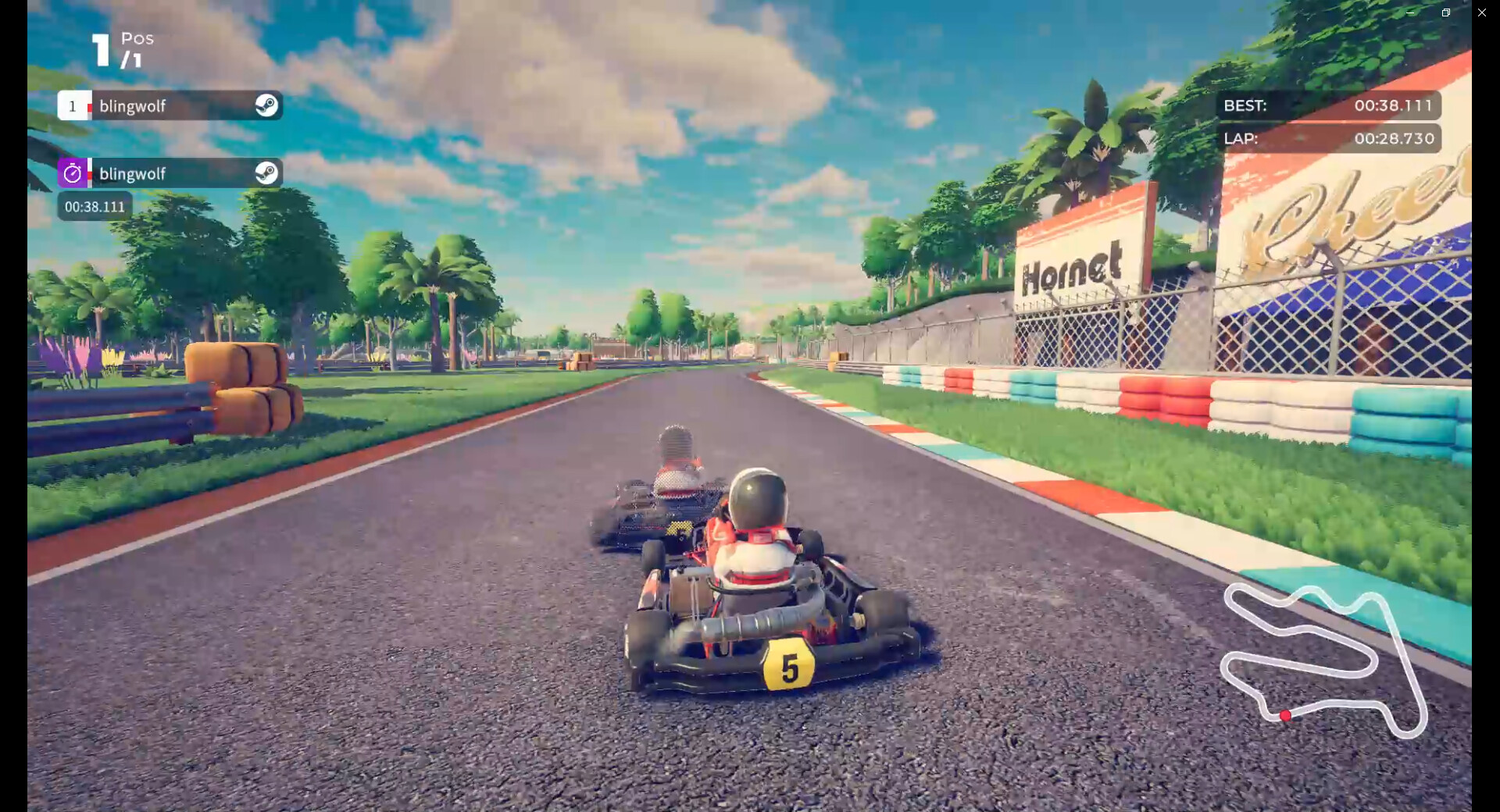
Task: Click the white rank 1 badge beside blingwolf
Action: [73, 106]
